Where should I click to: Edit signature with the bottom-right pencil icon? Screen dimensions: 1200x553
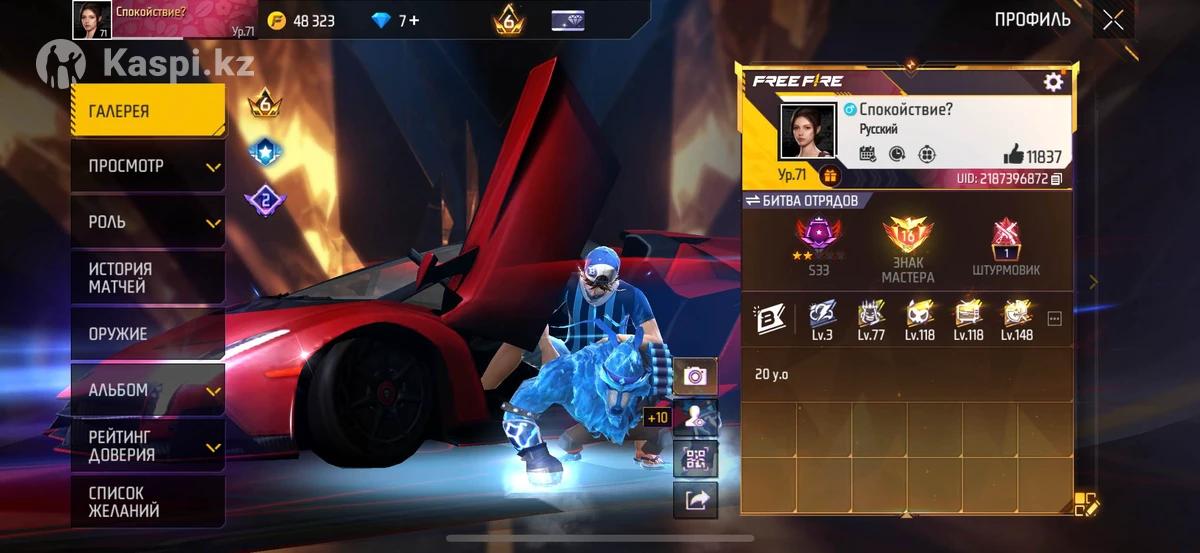1086,504
